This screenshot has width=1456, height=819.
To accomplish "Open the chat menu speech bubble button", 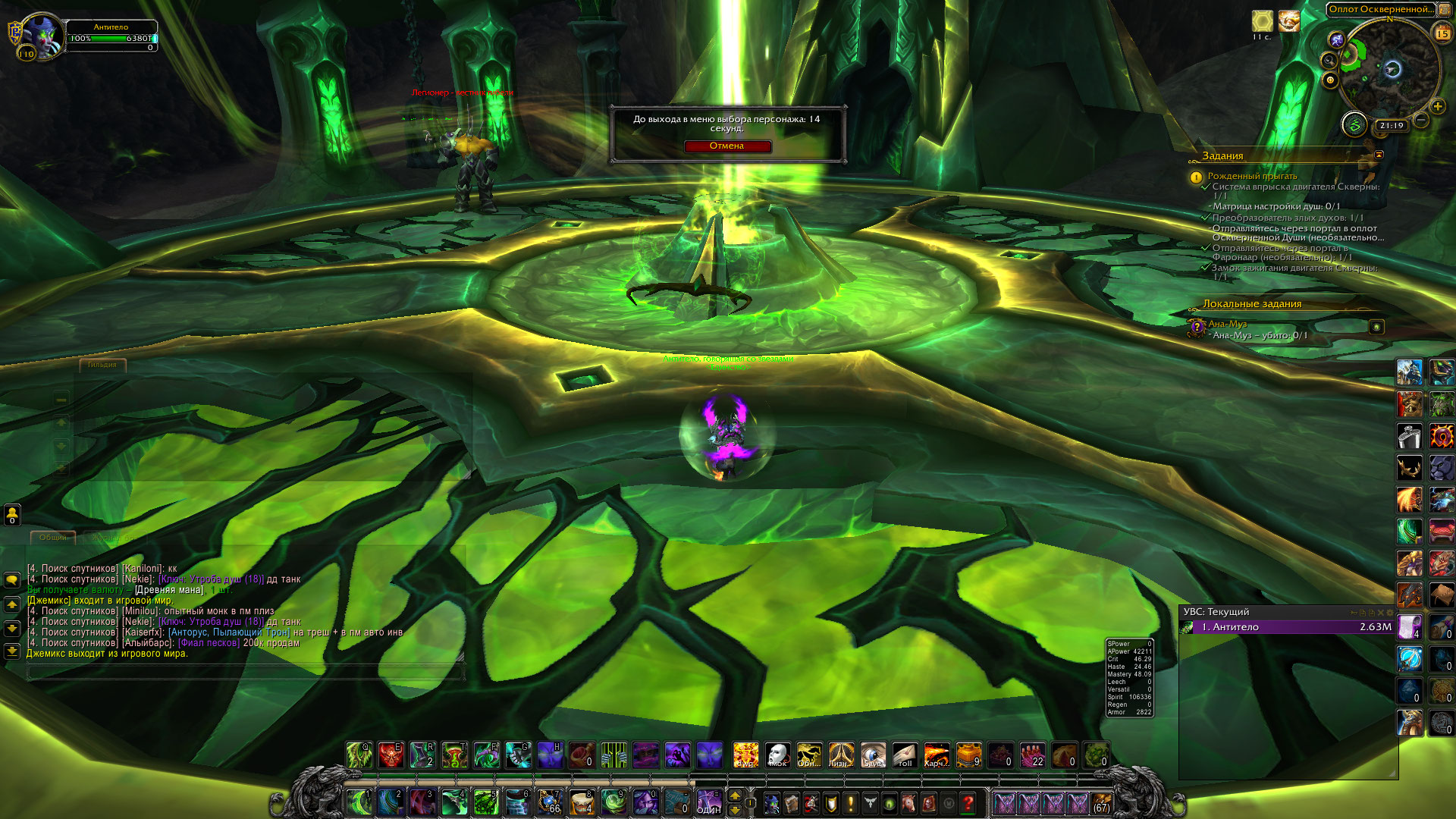I will pyautogui.click(x=12, y=580).
